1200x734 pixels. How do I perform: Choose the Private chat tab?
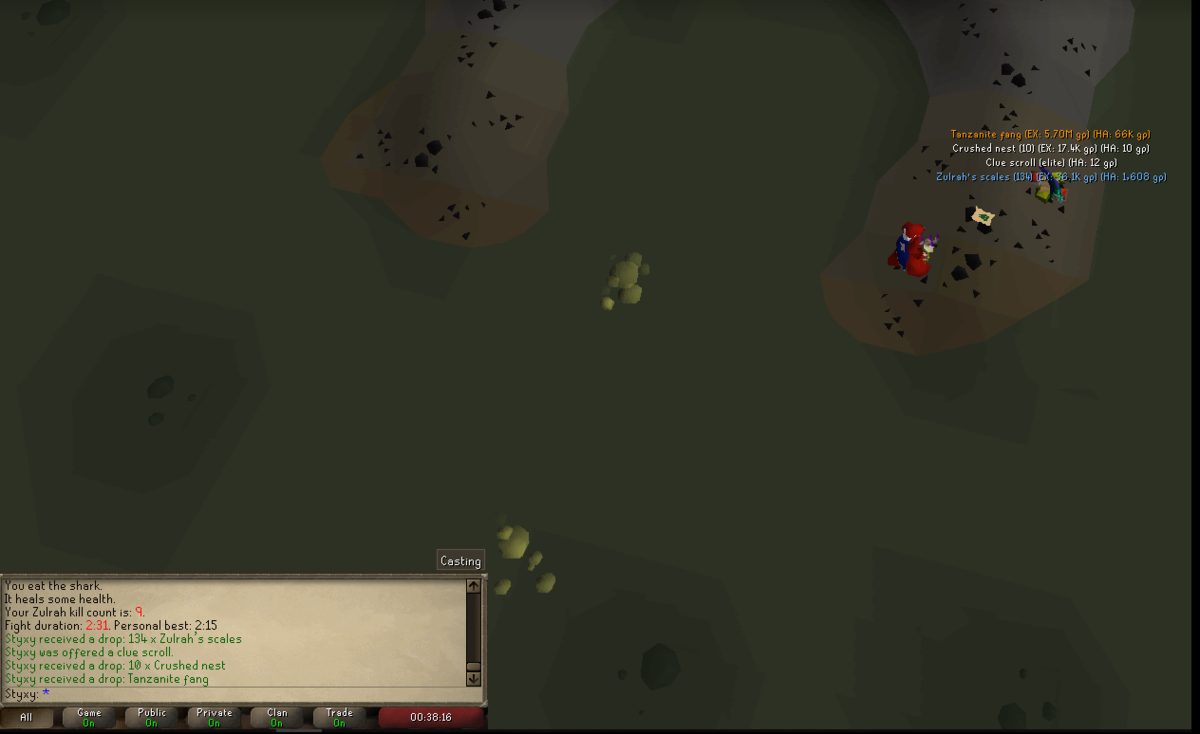click(214, 717)
